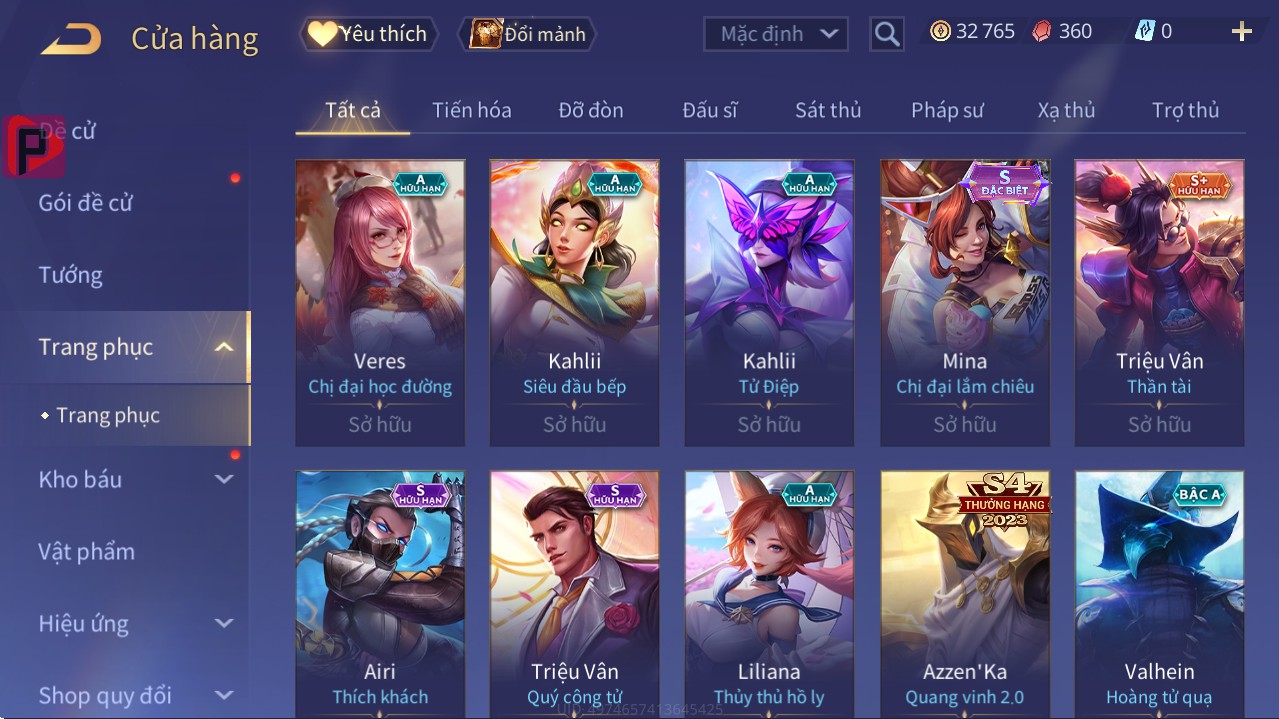1279x719 pixels.
Task: Switch to the Đỡ đòn tab
Action: (590, 110)
